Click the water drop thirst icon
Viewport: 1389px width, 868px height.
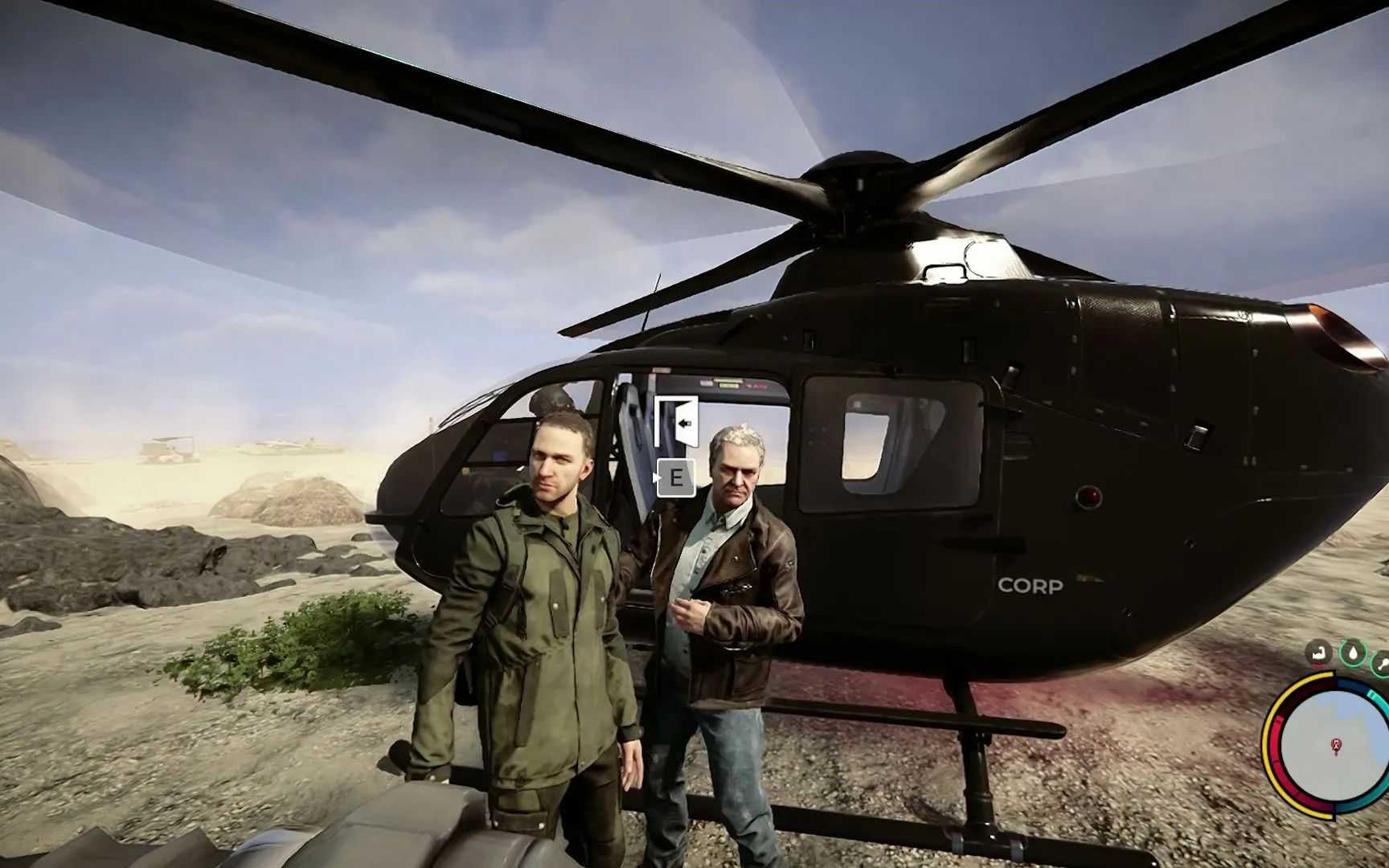pos(1354,653)
